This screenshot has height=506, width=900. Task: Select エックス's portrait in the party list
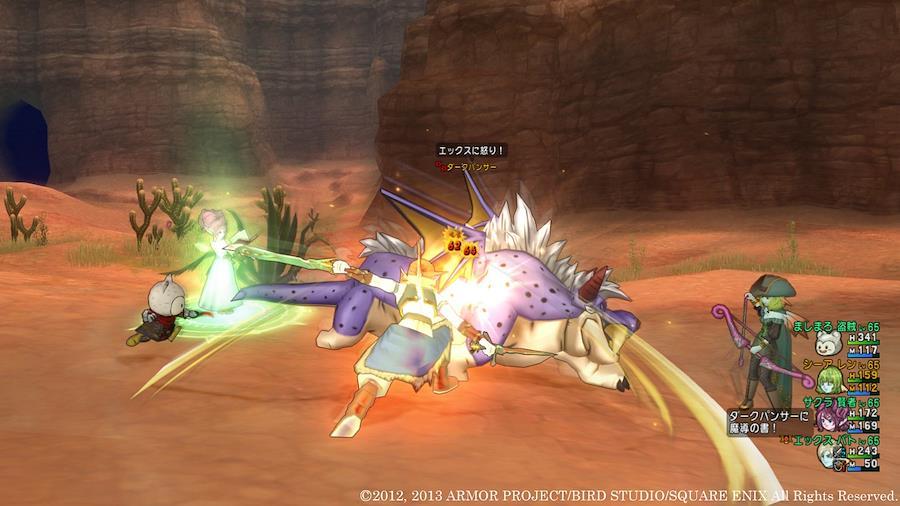[x=827, y=454]
